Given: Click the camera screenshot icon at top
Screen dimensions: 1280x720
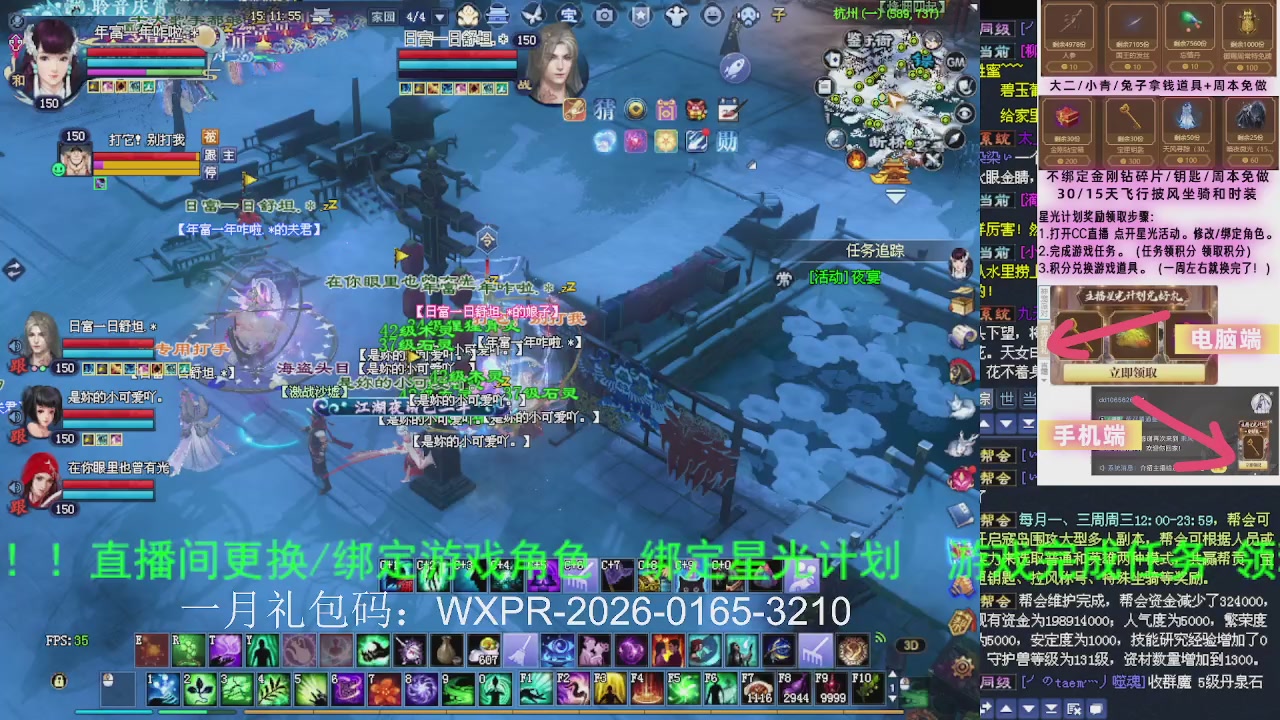Looking at the screenshot, I should pos(604,15).
